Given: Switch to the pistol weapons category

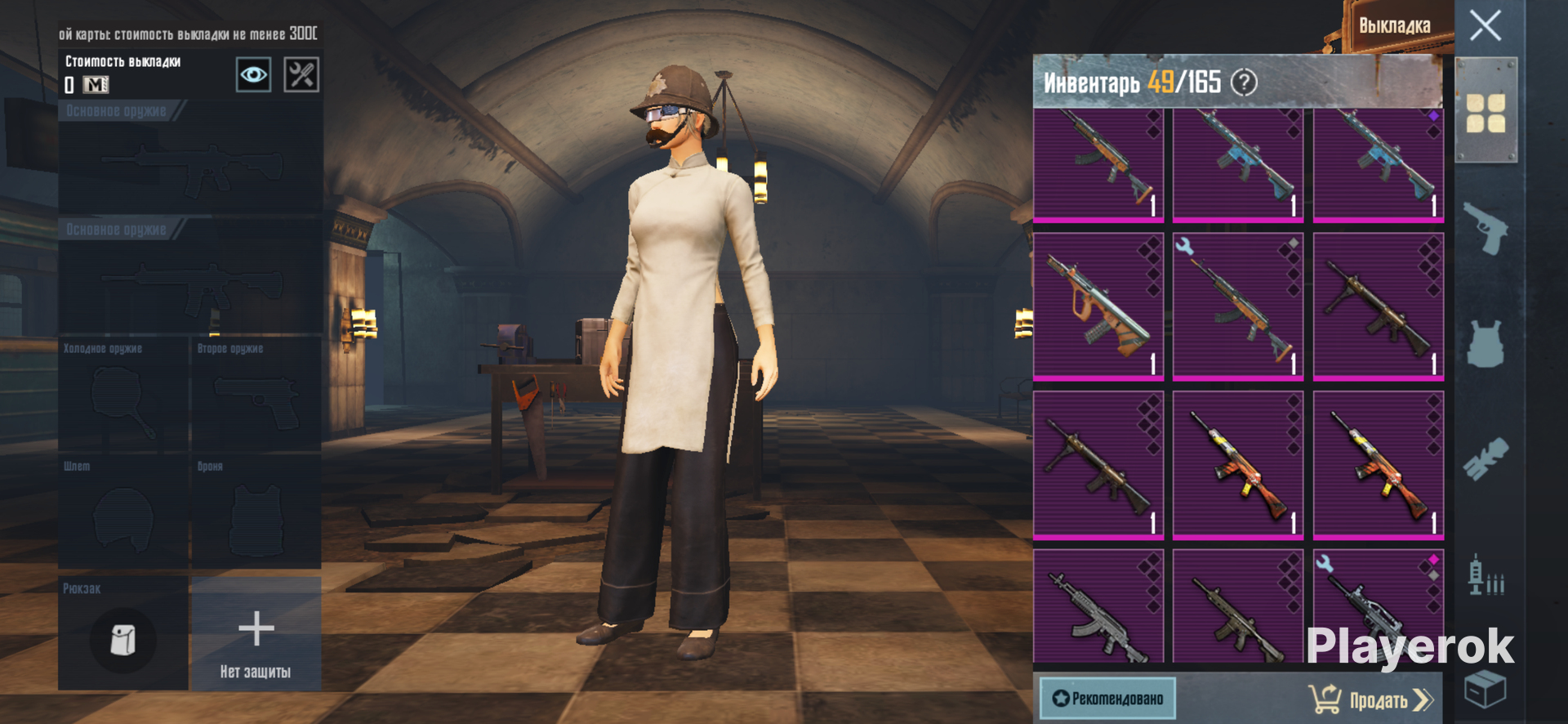Looking at the screenshot, I should (x=1486, y=228).
